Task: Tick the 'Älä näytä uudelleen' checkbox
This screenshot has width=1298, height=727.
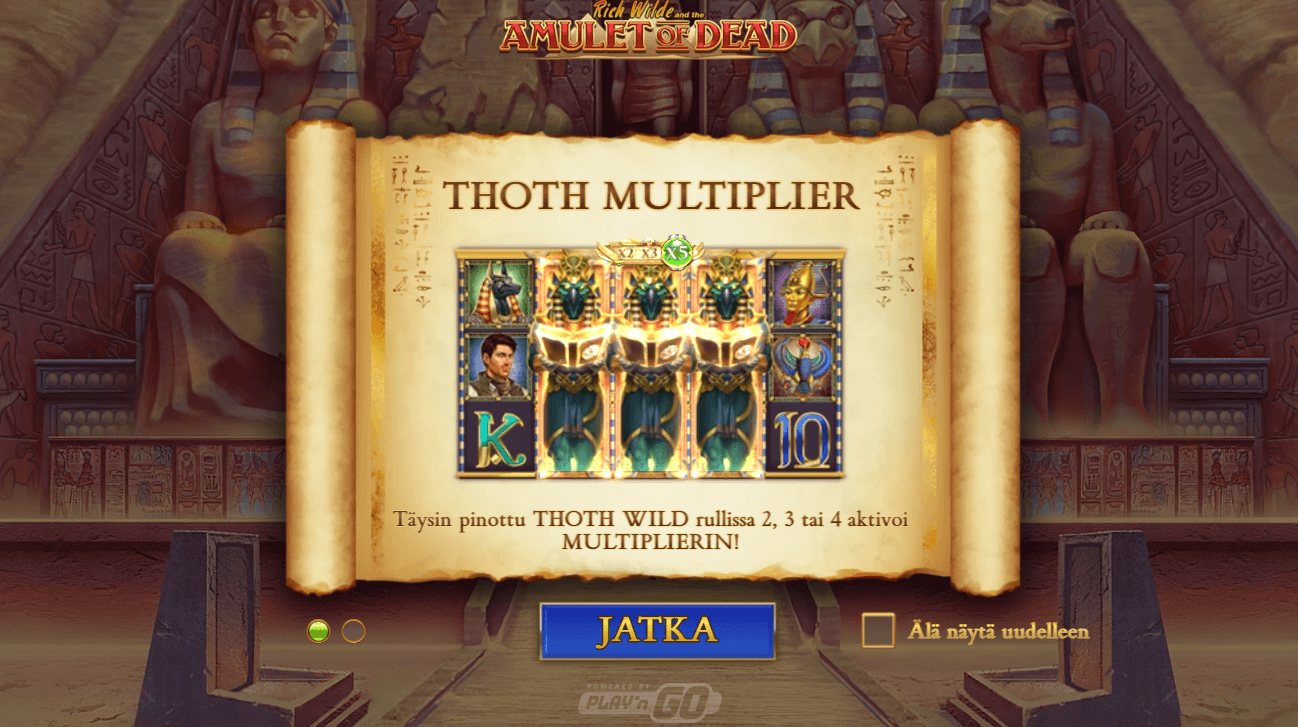Action: coord(878,630)
